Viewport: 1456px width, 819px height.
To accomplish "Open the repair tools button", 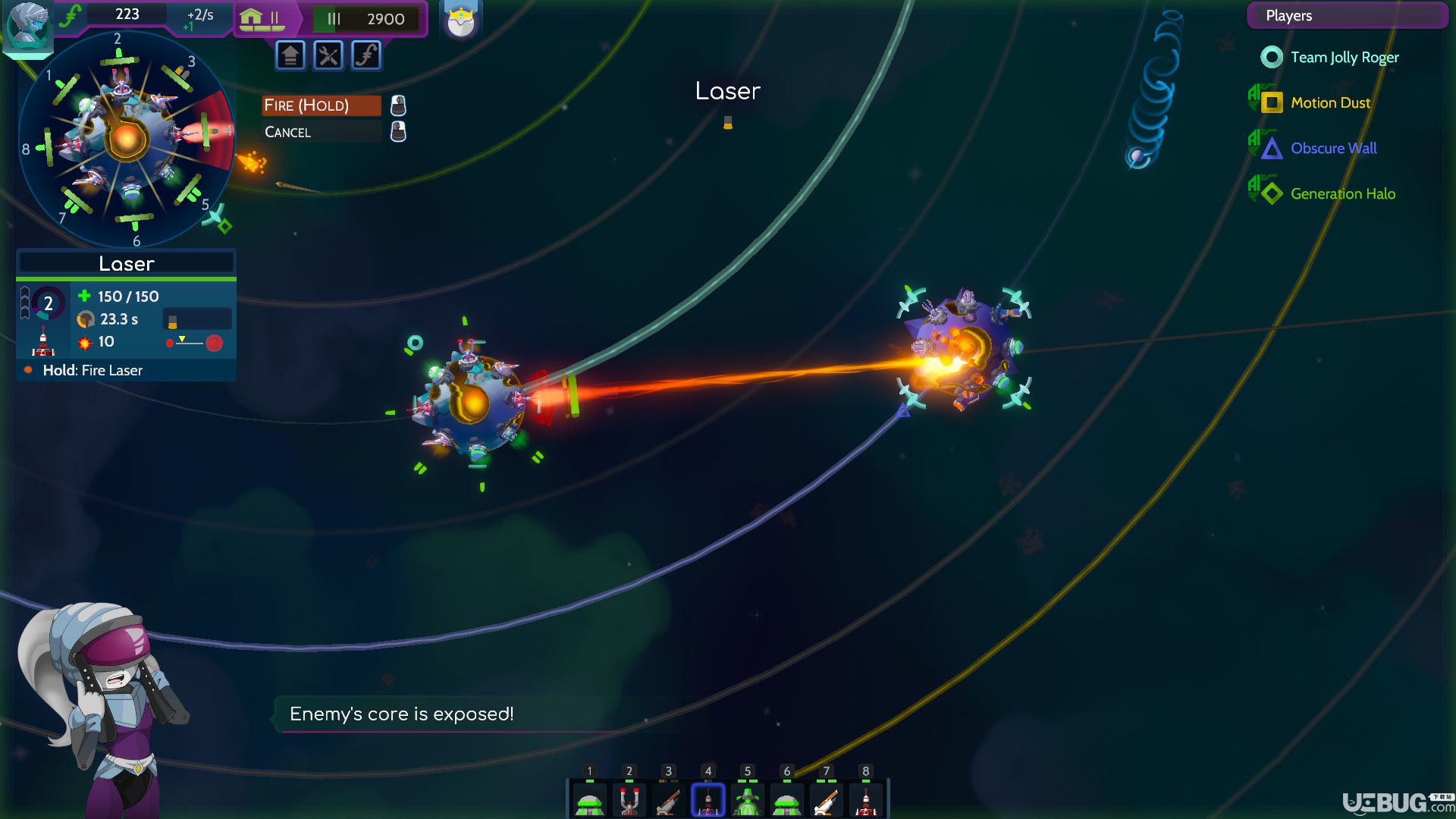I will click(328, 55).
